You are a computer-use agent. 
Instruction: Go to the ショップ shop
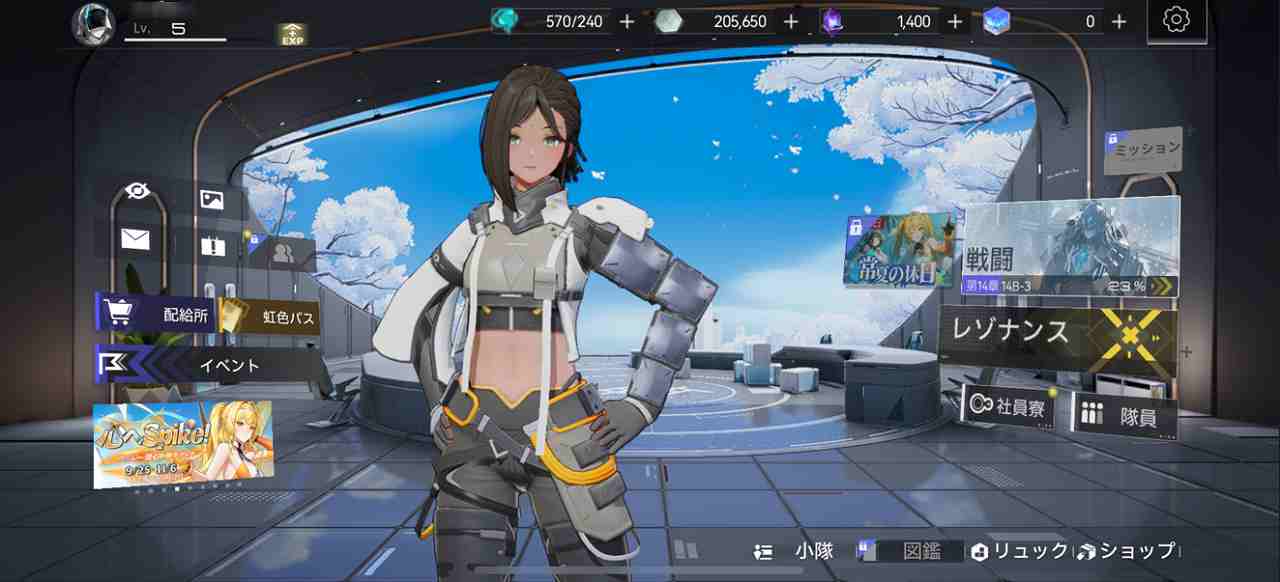click(x=1128, y=551)
